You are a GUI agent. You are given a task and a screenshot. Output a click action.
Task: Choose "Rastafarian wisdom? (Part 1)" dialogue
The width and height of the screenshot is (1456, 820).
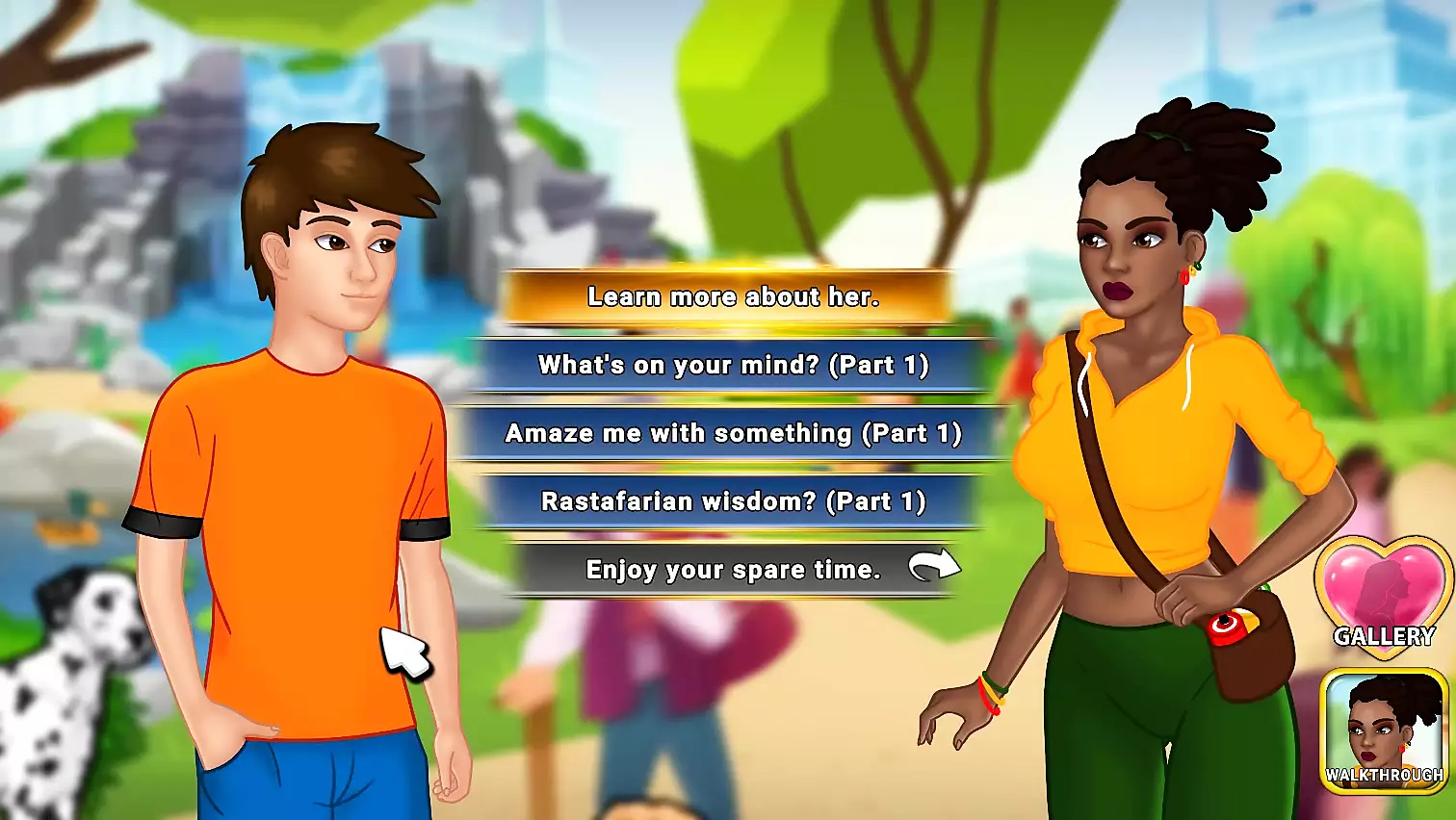[x=732, y=501]
